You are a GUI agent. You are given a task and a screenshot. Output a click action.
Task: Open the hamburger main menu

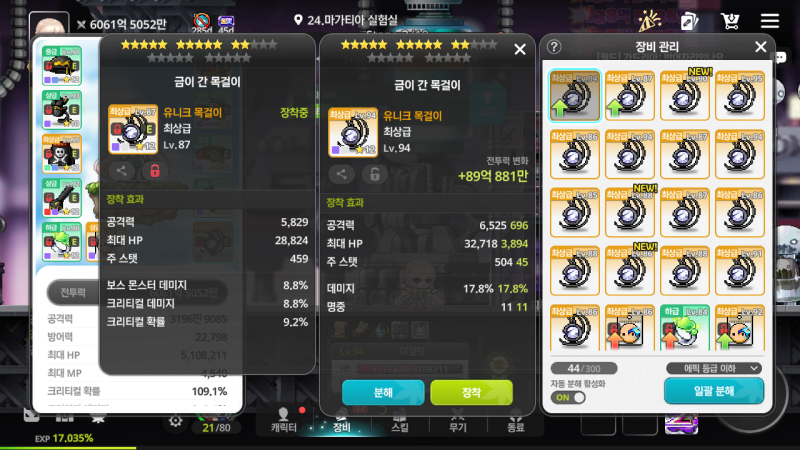click(x=769, y=21)
